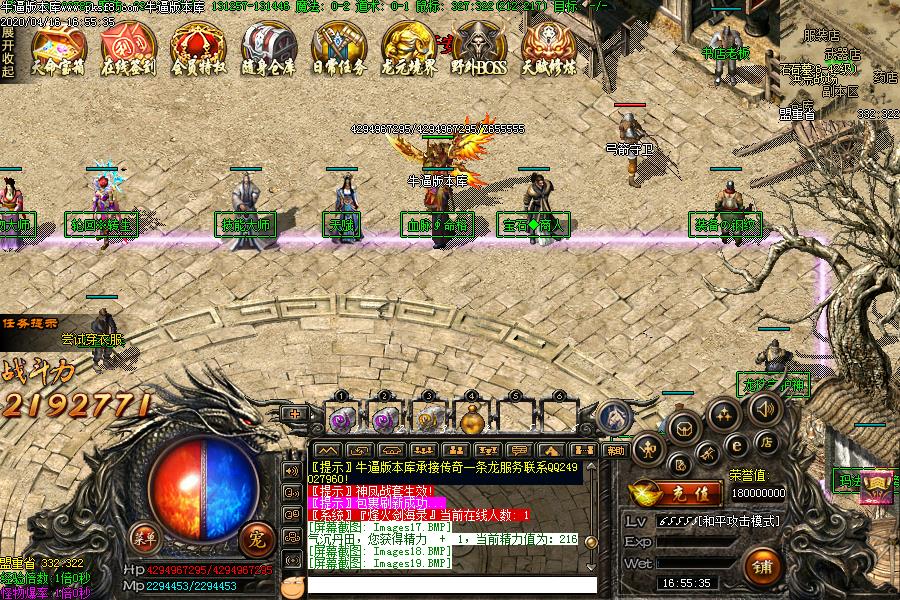This screenshot has height=600, width=900.
Task: Click the round 铺 stall button
Action: pos(763,566)
